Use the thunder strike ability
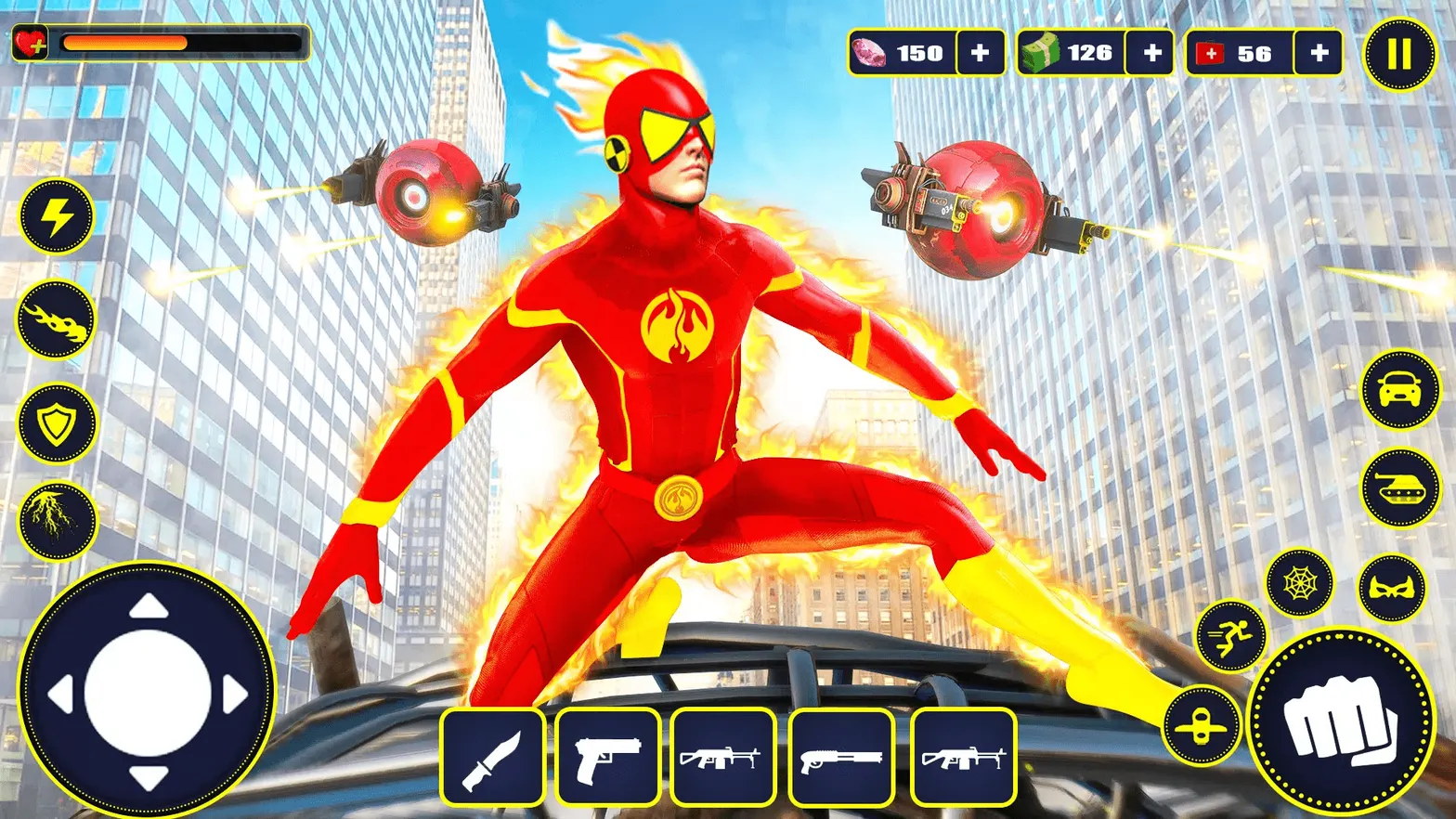Image resolution: width=1456 pixels, height=819 pixels. tap(56, 524)
